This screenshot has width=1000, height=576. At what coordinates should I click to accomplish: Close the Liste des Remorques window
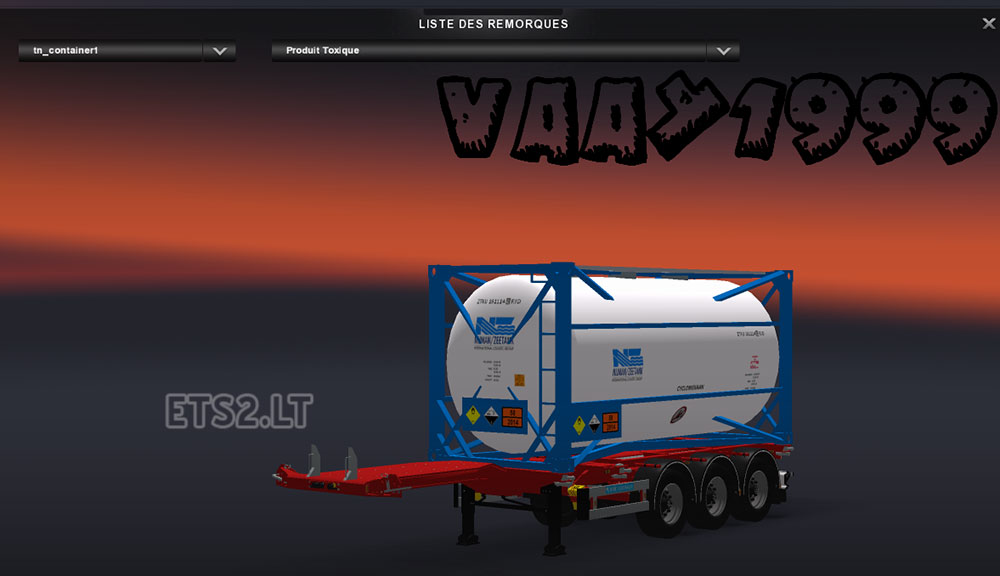click(988, 24)
